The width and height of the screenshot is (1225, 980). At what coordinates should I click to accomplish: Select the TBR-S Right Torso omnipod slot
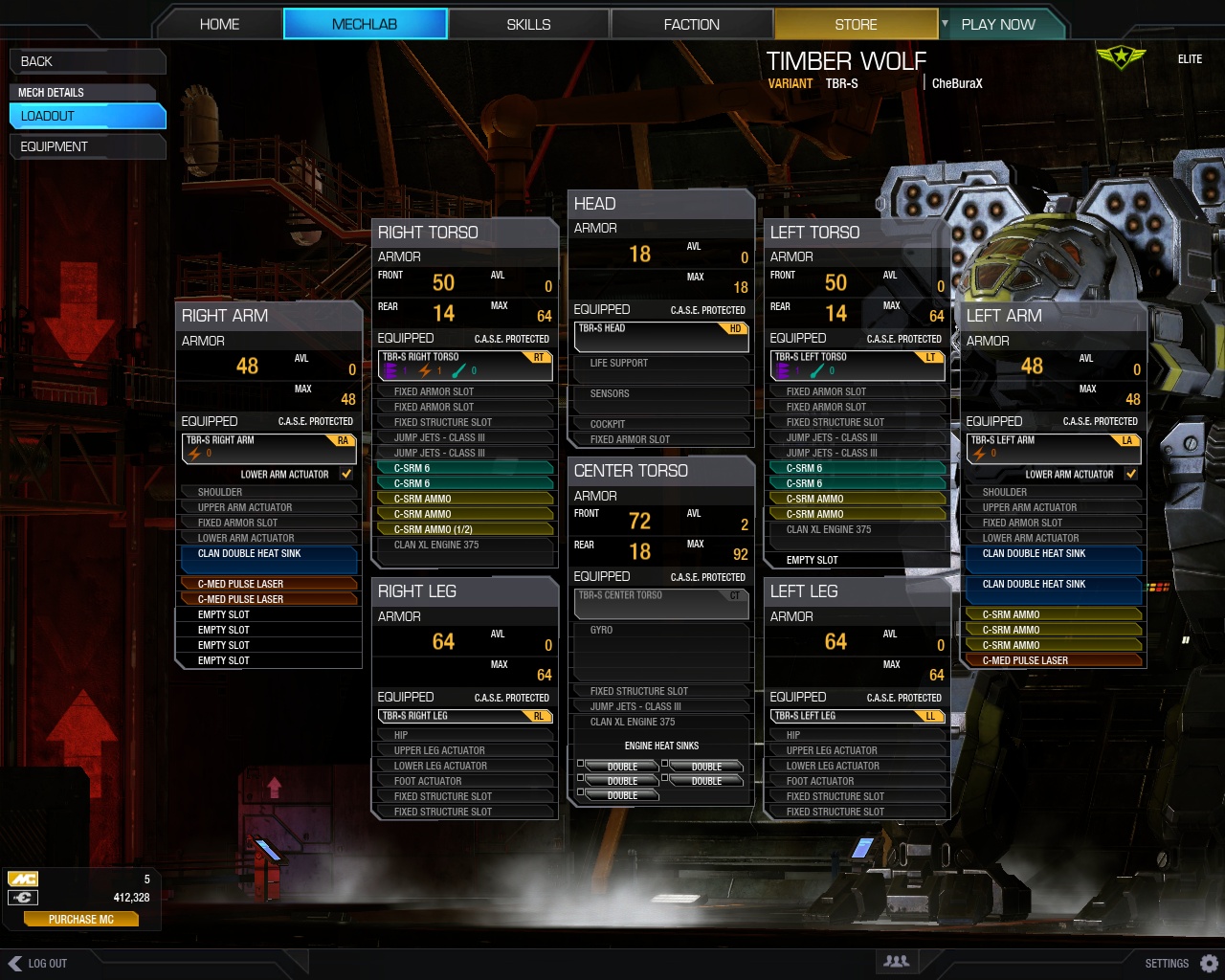[x=465, y=364]
